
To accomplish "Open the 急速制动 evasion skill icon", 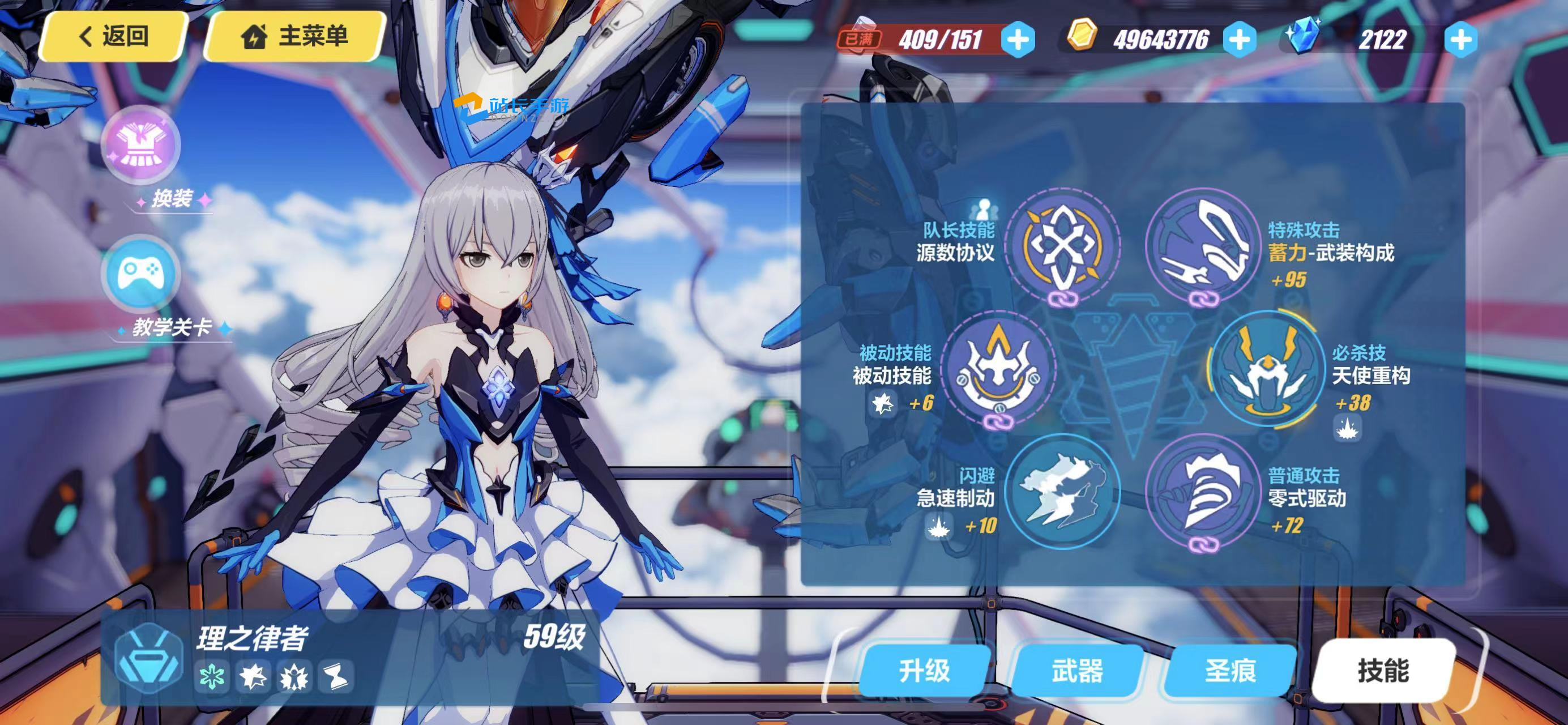I will 1062,492.
